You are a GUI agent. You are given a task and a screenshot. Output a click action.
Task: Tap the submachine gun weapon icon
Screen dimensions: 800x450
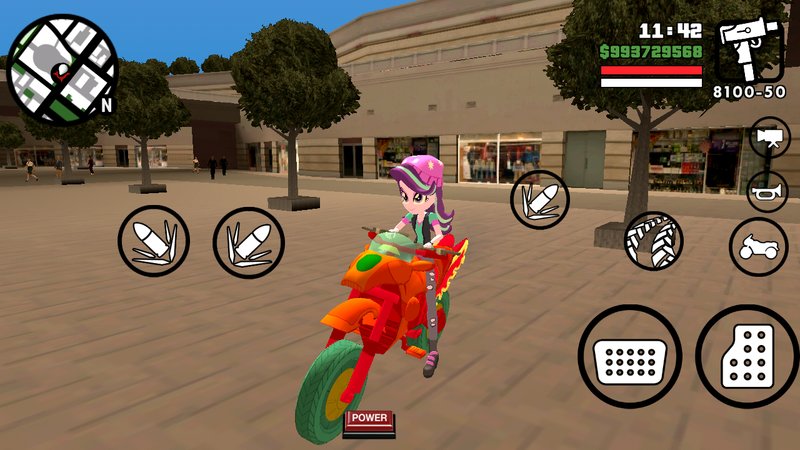pyautogui.click(x=749, y=50)
